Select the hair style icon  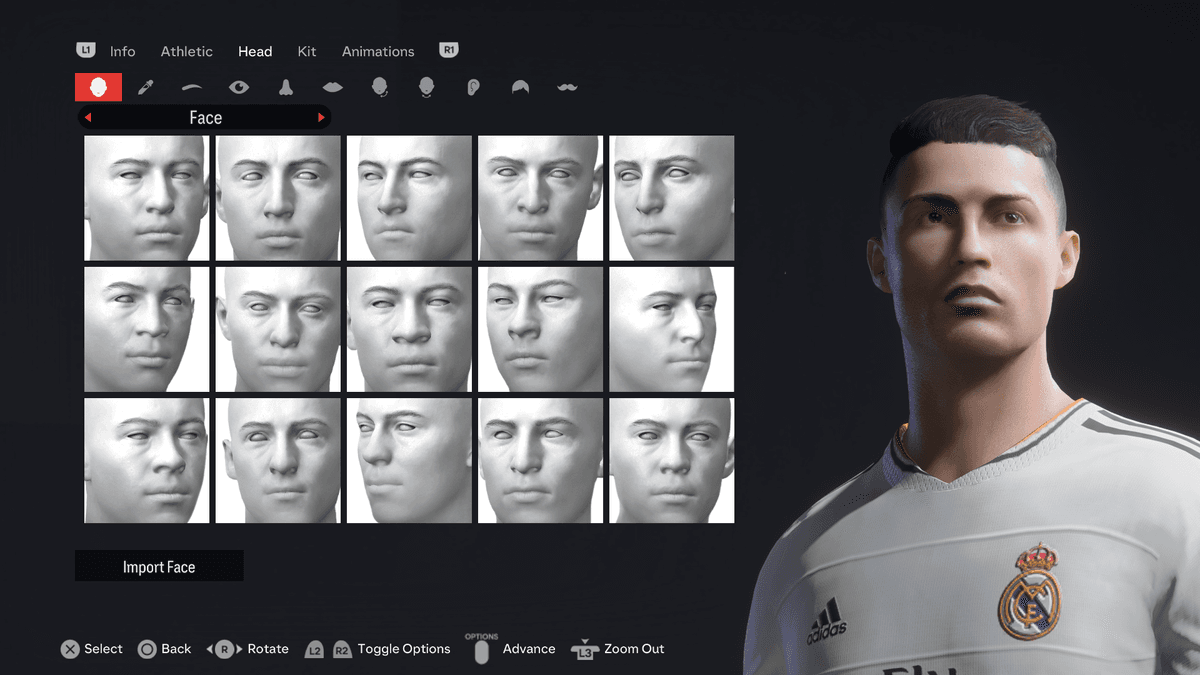pos(520,87)
